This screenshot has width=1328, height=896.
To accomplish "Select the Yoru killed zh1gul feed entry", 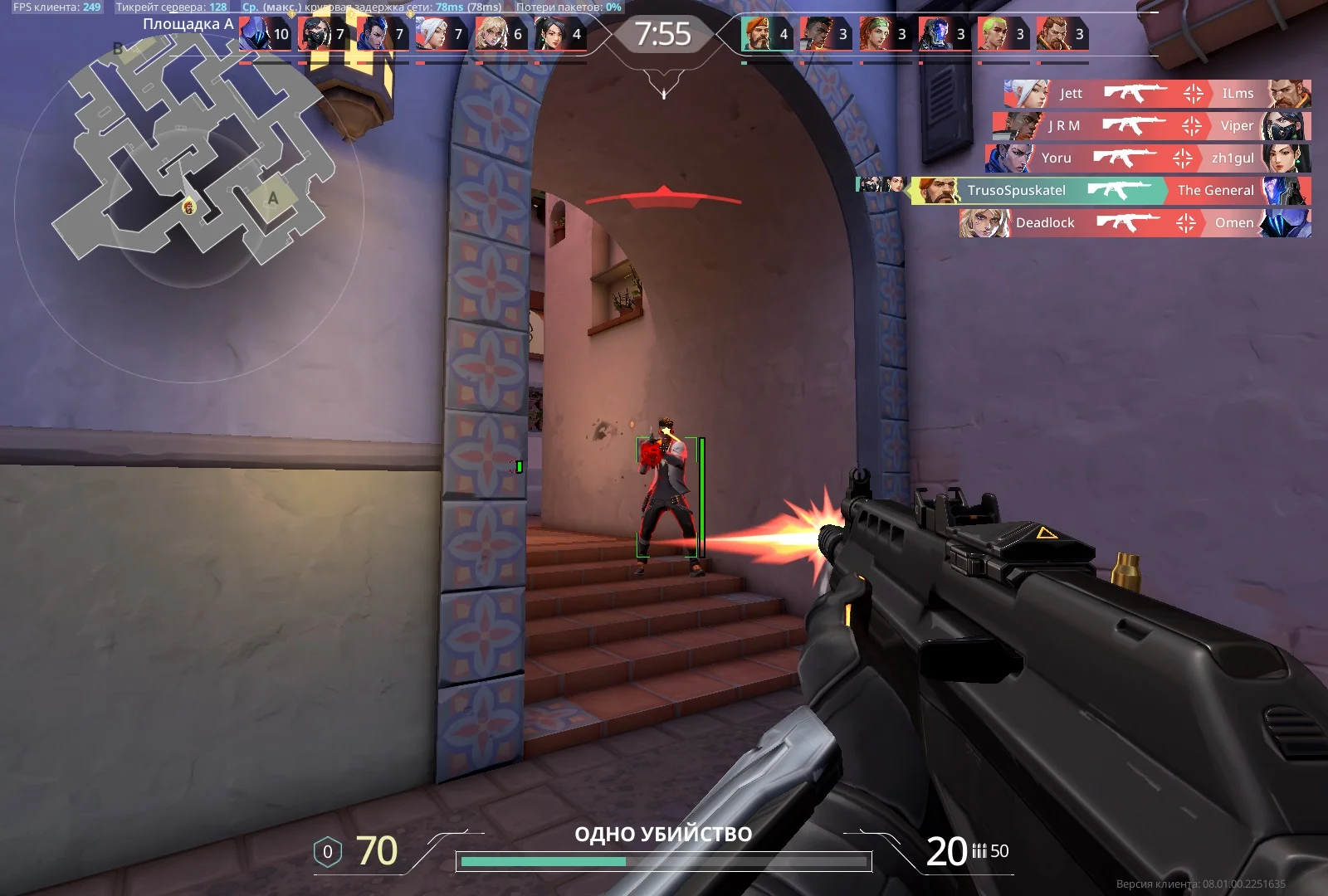I will point(1148,158).
